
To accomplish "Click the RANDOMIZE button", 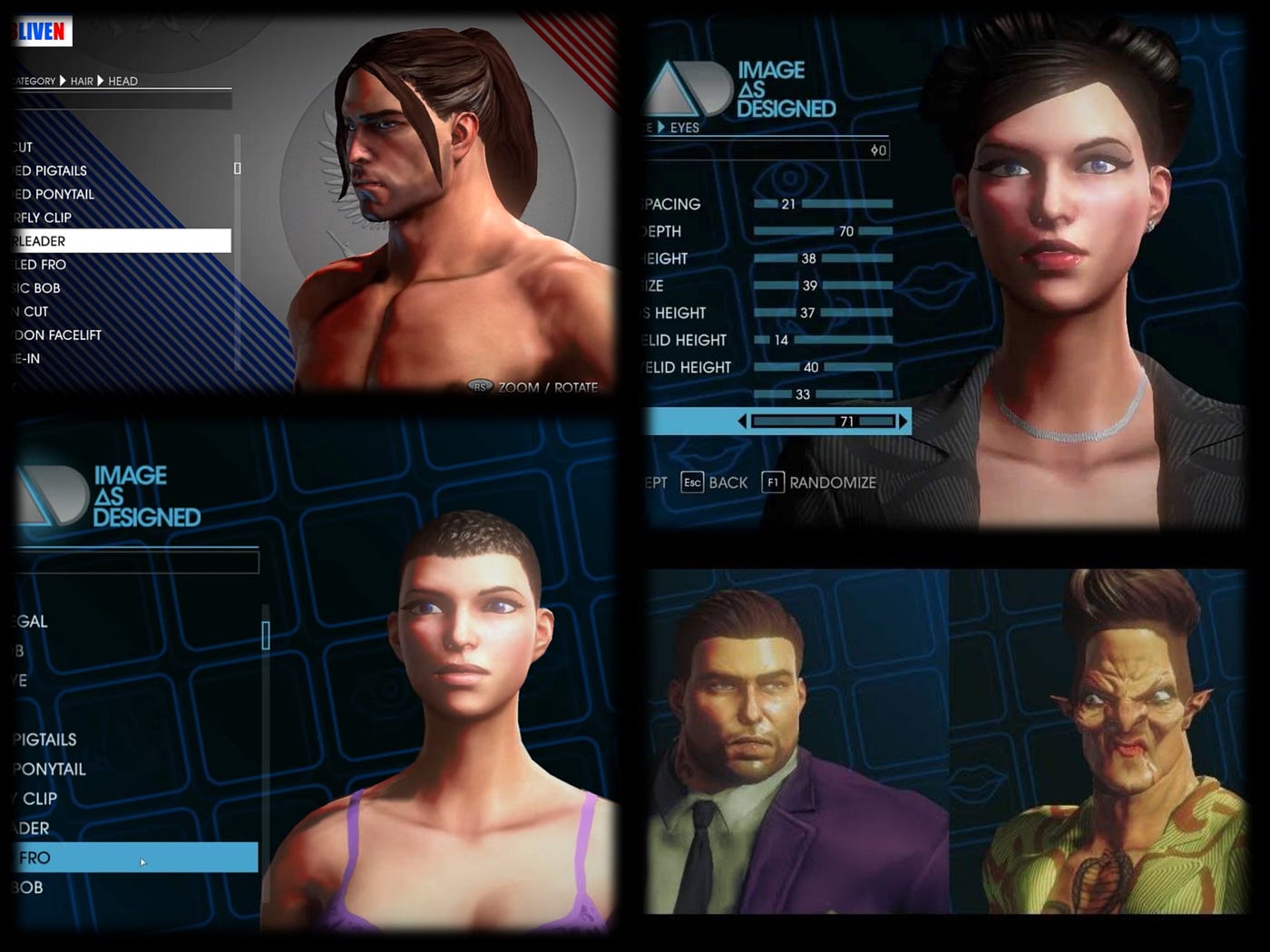I will [x=832, y=482].
